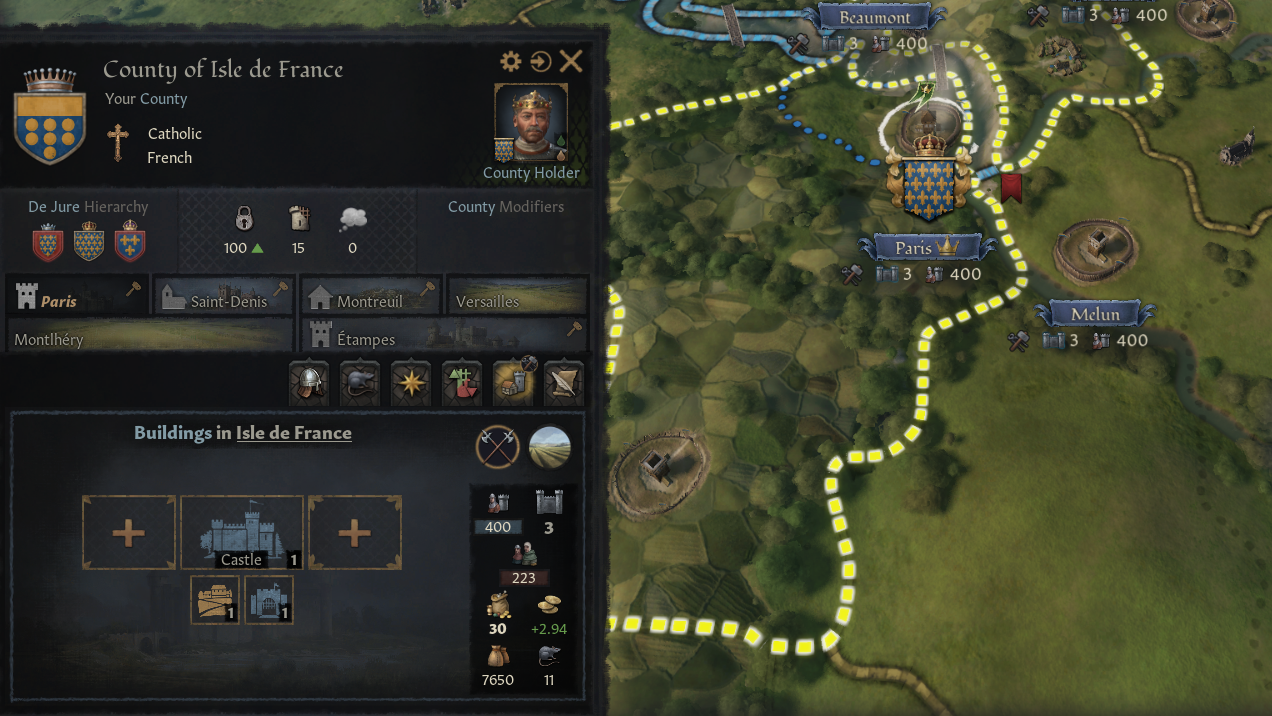The image size is (1272, 716).
Task: Follow the Isle de France link
Action: click(294, 433)
